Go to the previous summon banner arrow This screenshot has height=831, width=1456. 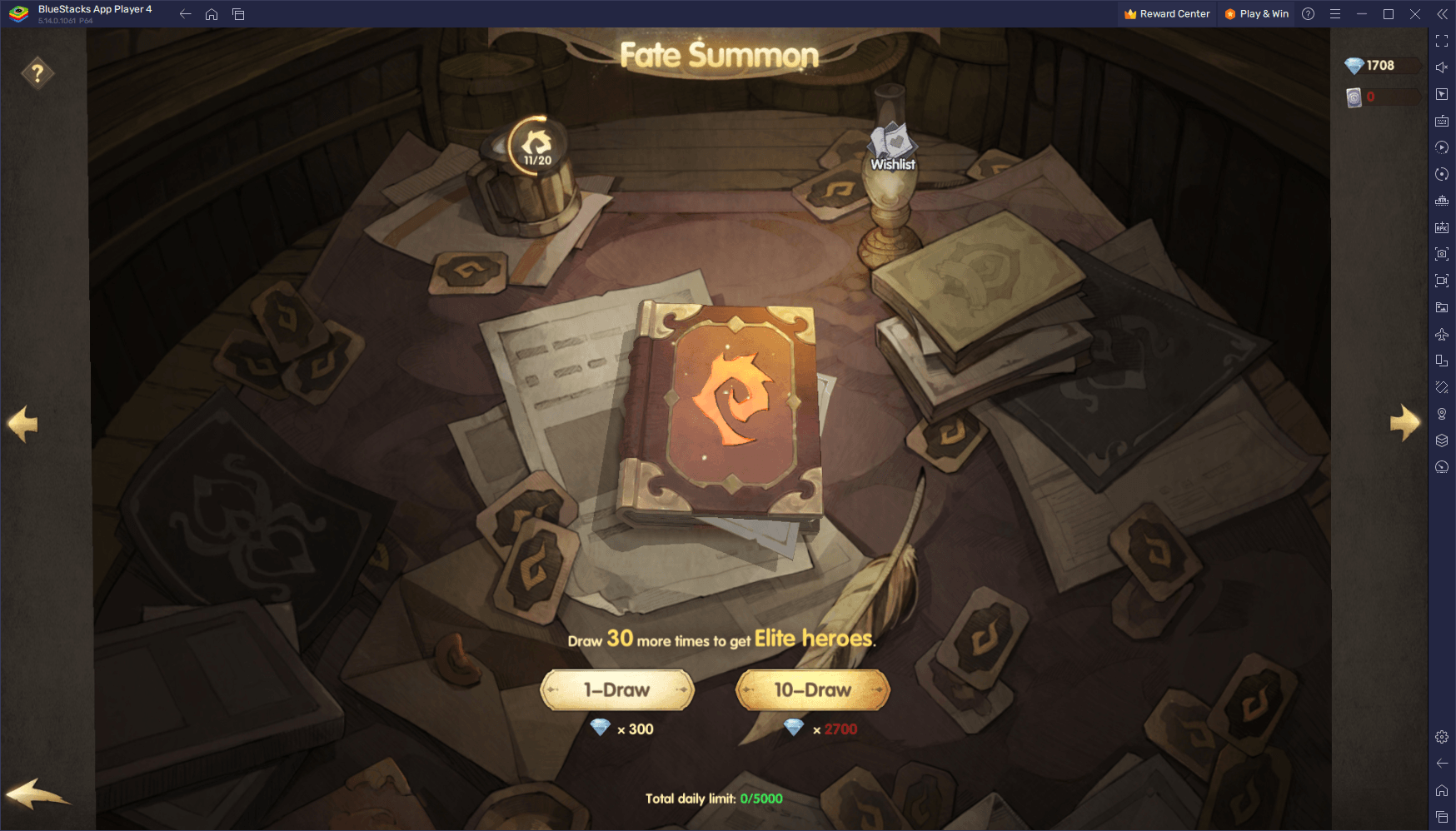click(22, 424)
